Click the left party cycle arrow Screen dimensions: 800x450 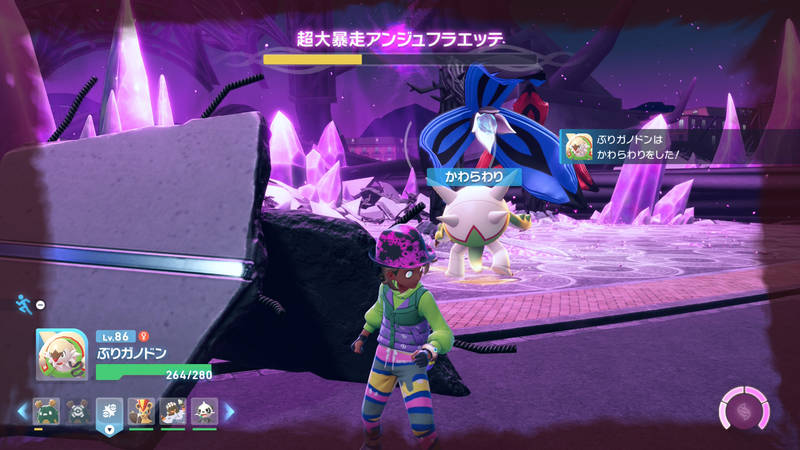click(23, 411)
